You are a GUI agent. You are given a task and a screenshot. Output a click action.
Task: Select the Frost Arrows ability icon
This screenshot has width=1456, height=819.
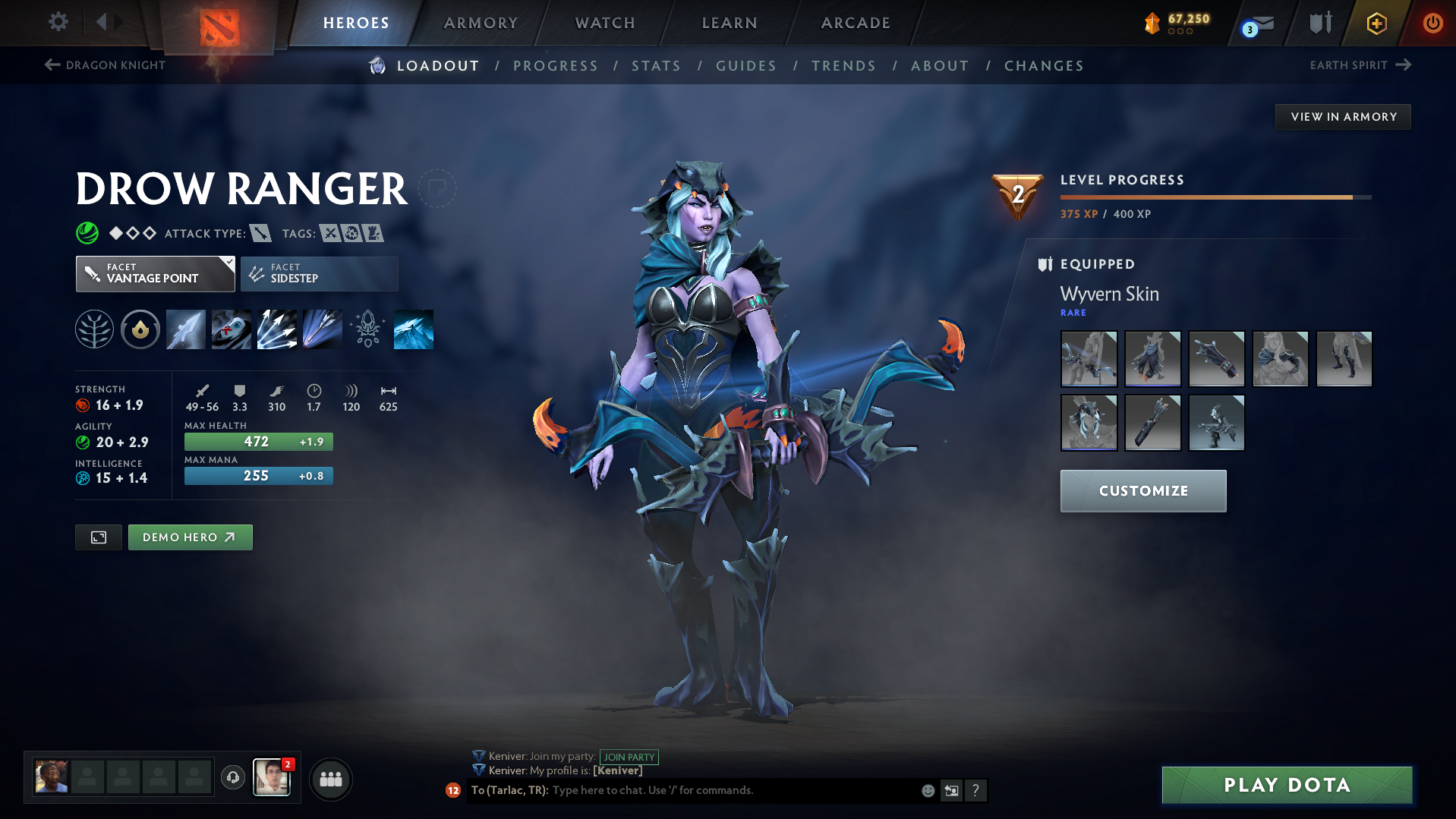[x=186, y=329]
